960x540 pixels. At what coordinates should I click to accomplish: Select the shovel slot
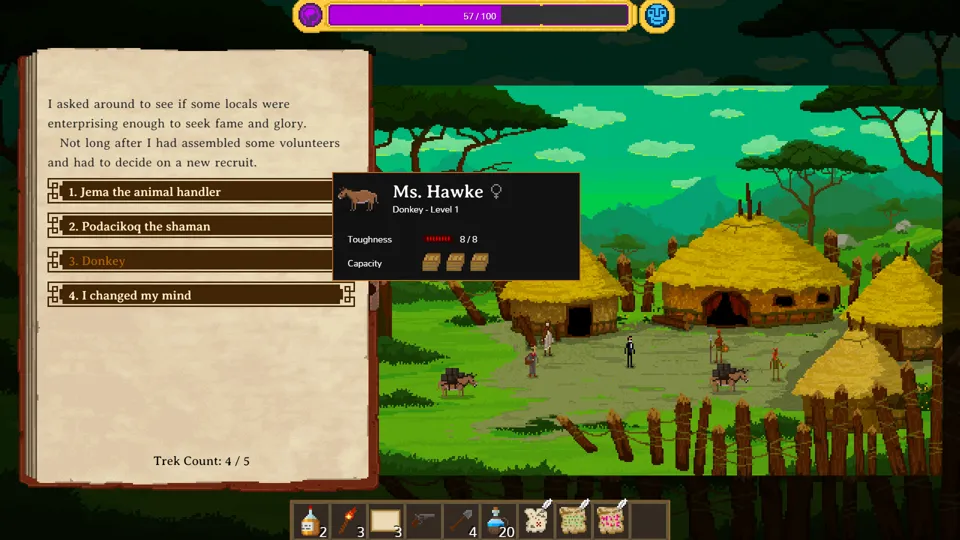point(461,520)
